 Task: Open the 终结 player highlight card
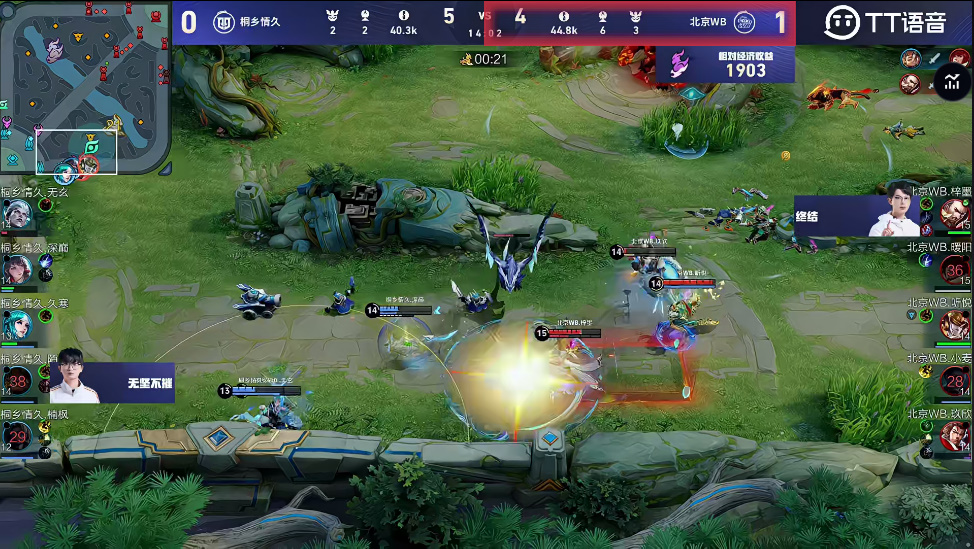click(857, 215)
